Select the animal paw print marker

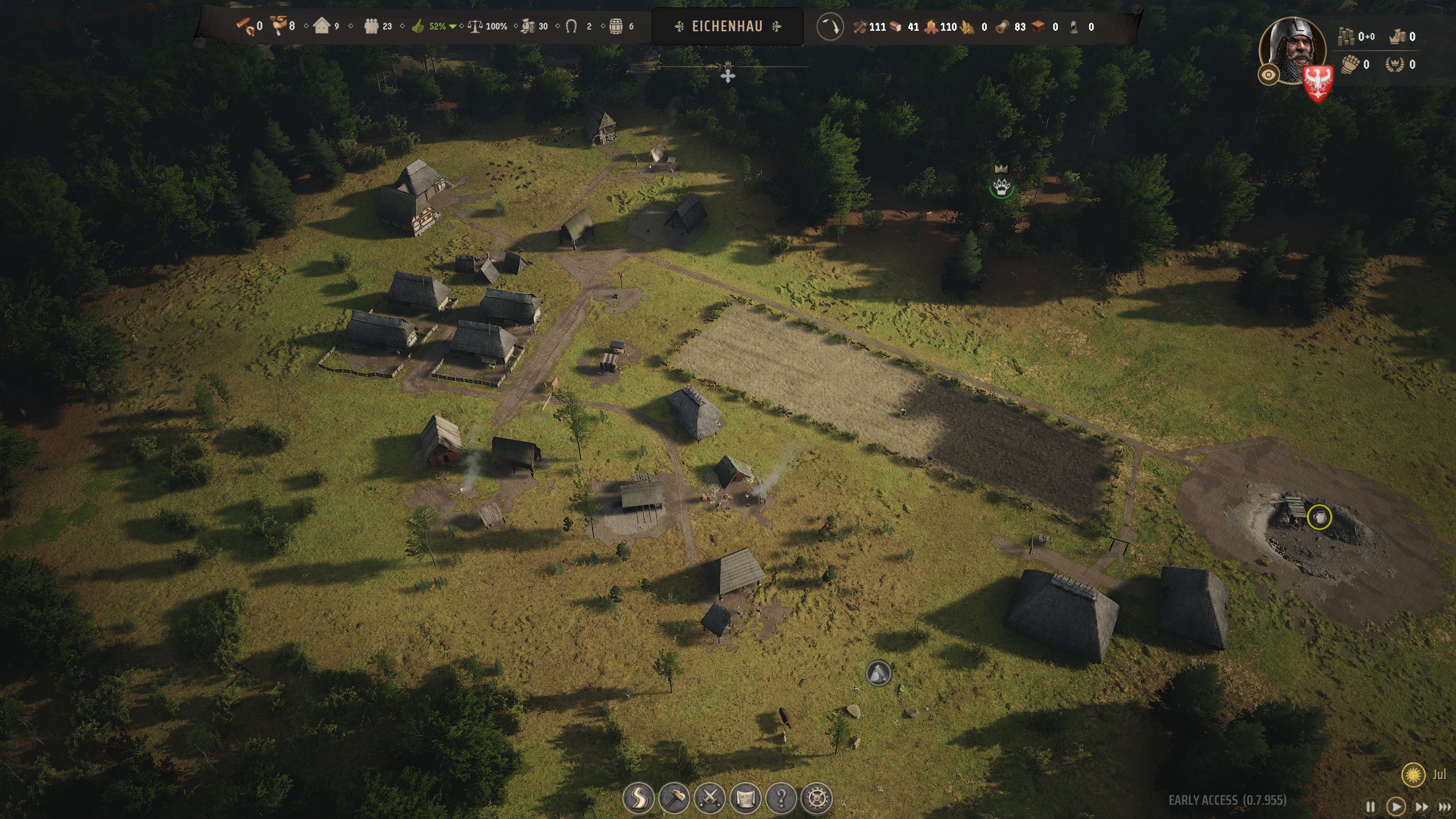[1001, 187]
